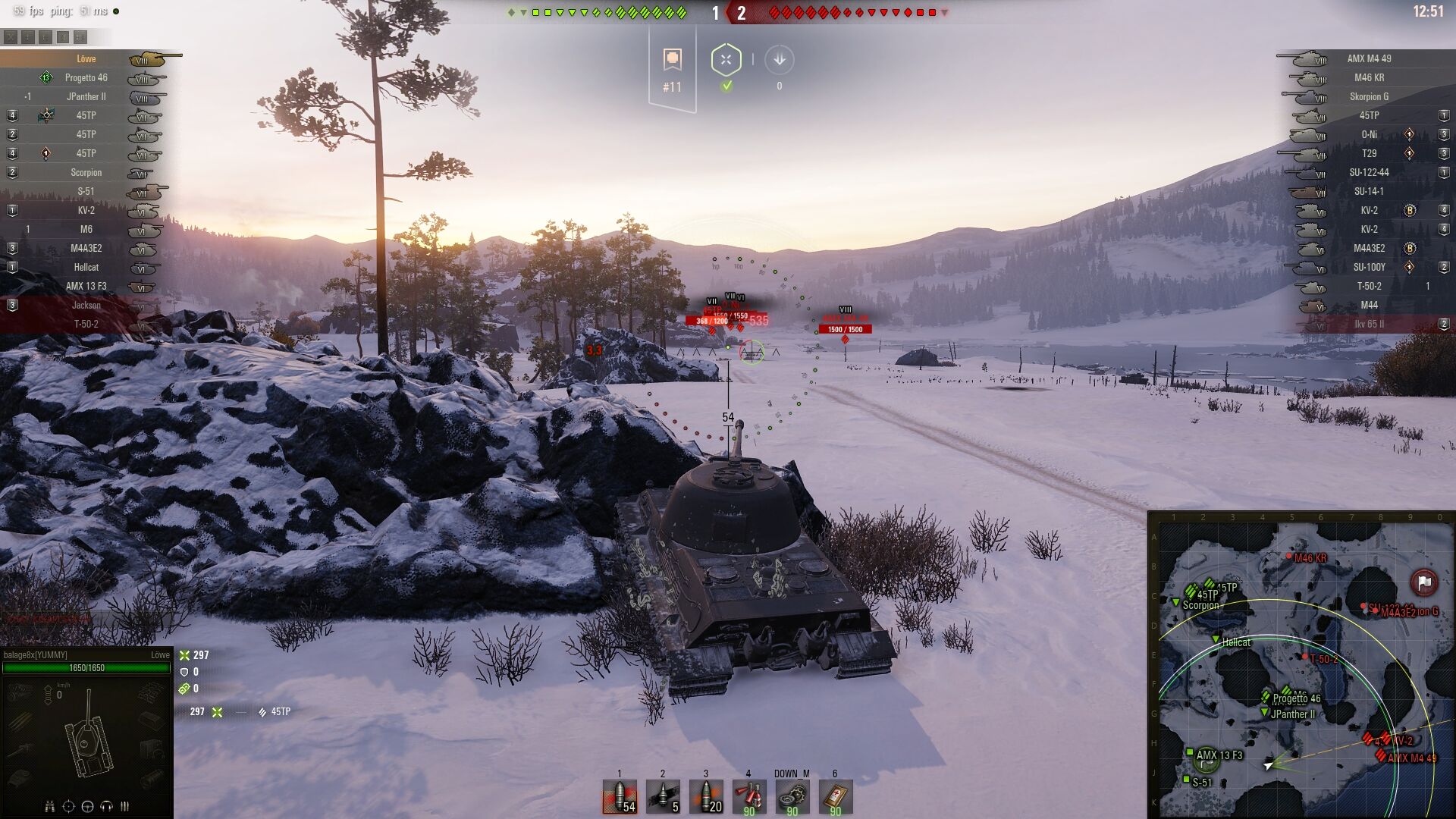Image resolution: width=1456 pixels, height=819 pixels.
Task: Select the SU-100Y row in enemy list
Action: 1369,267
